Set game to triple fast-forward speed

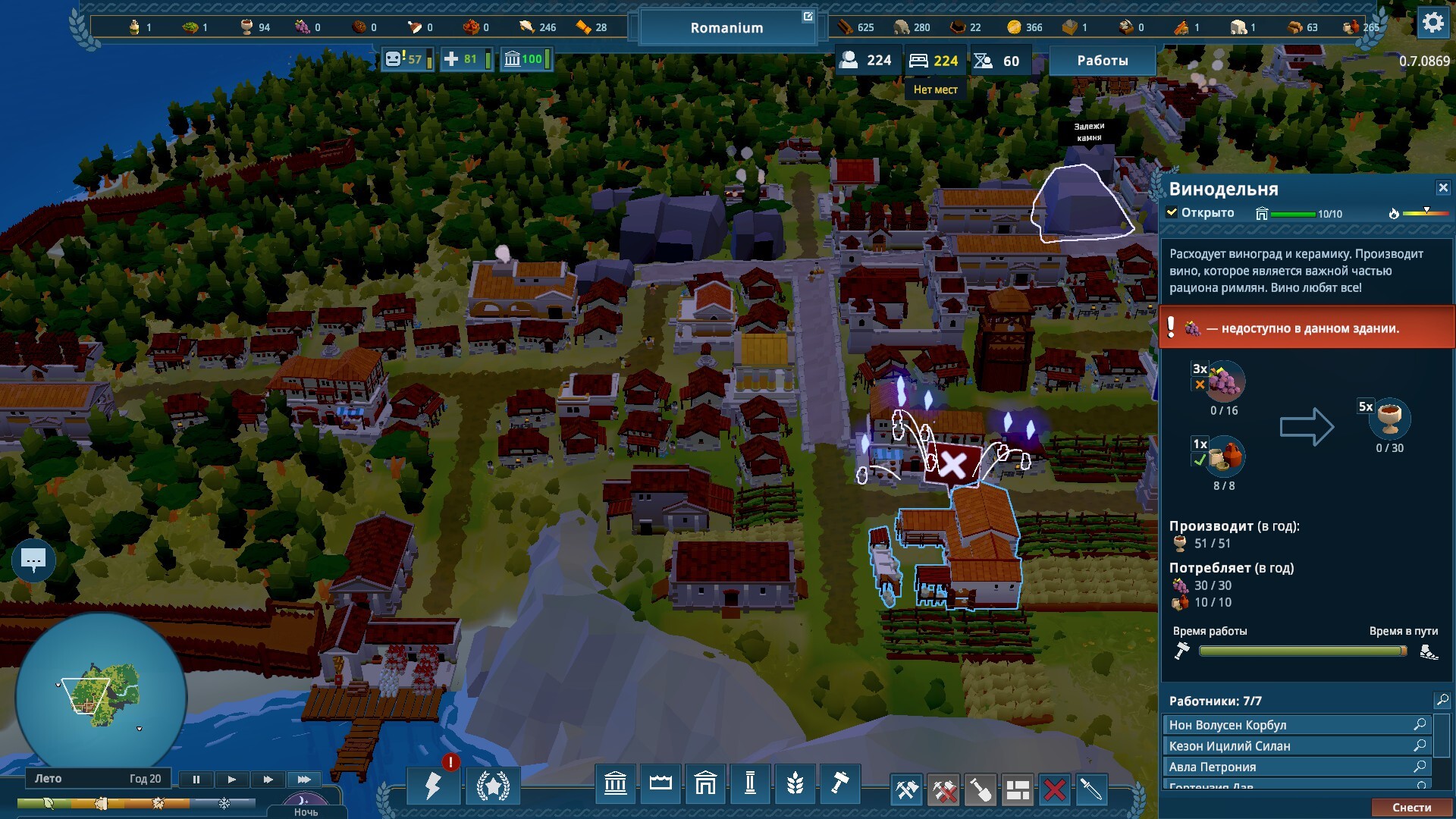pos(304,779)
